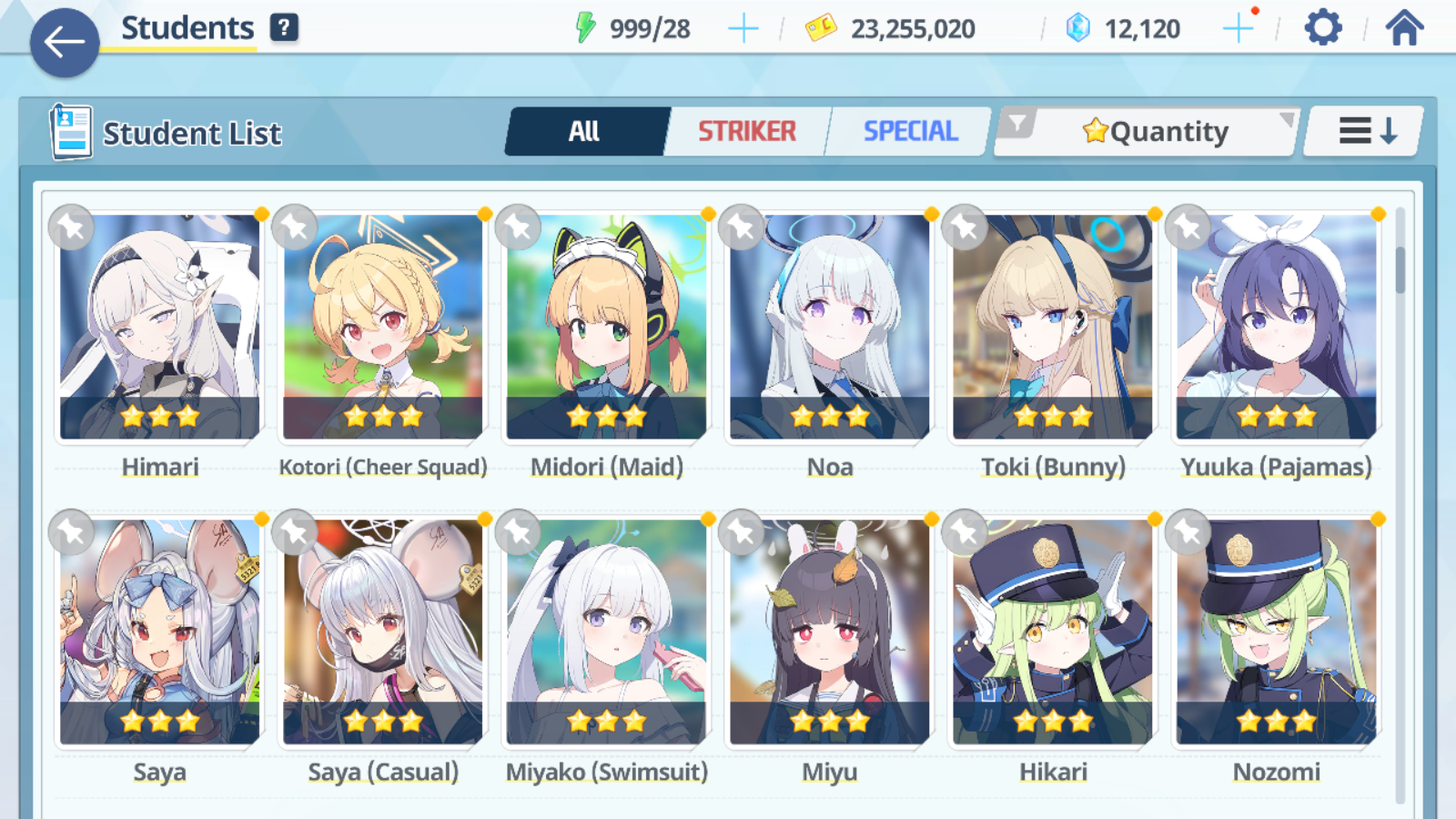Screen dimensions: 1456x819
Task: Show only STRIKER students
Action: coord(747,132)
